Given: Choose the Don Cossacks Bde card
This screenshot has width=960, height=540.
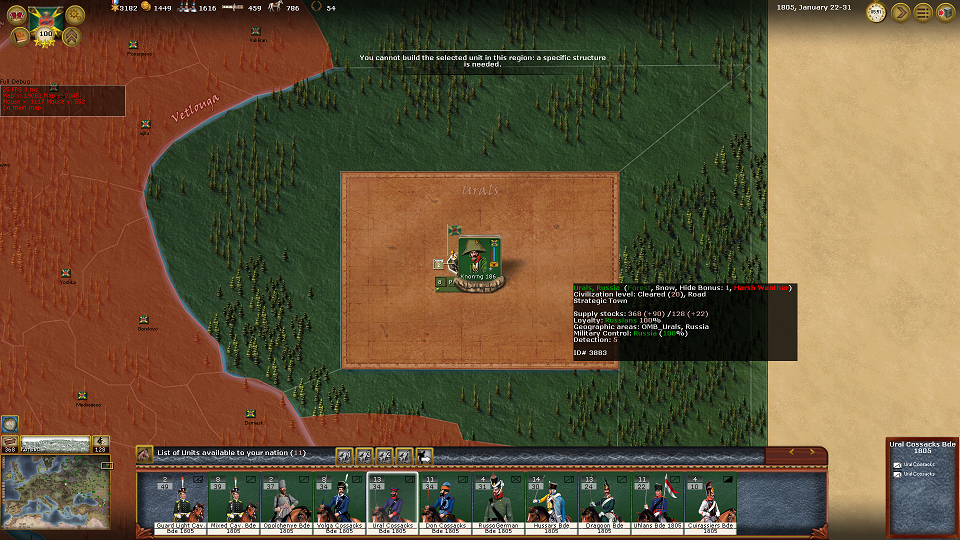Looking at the screenshot, I should coord(446,502).
